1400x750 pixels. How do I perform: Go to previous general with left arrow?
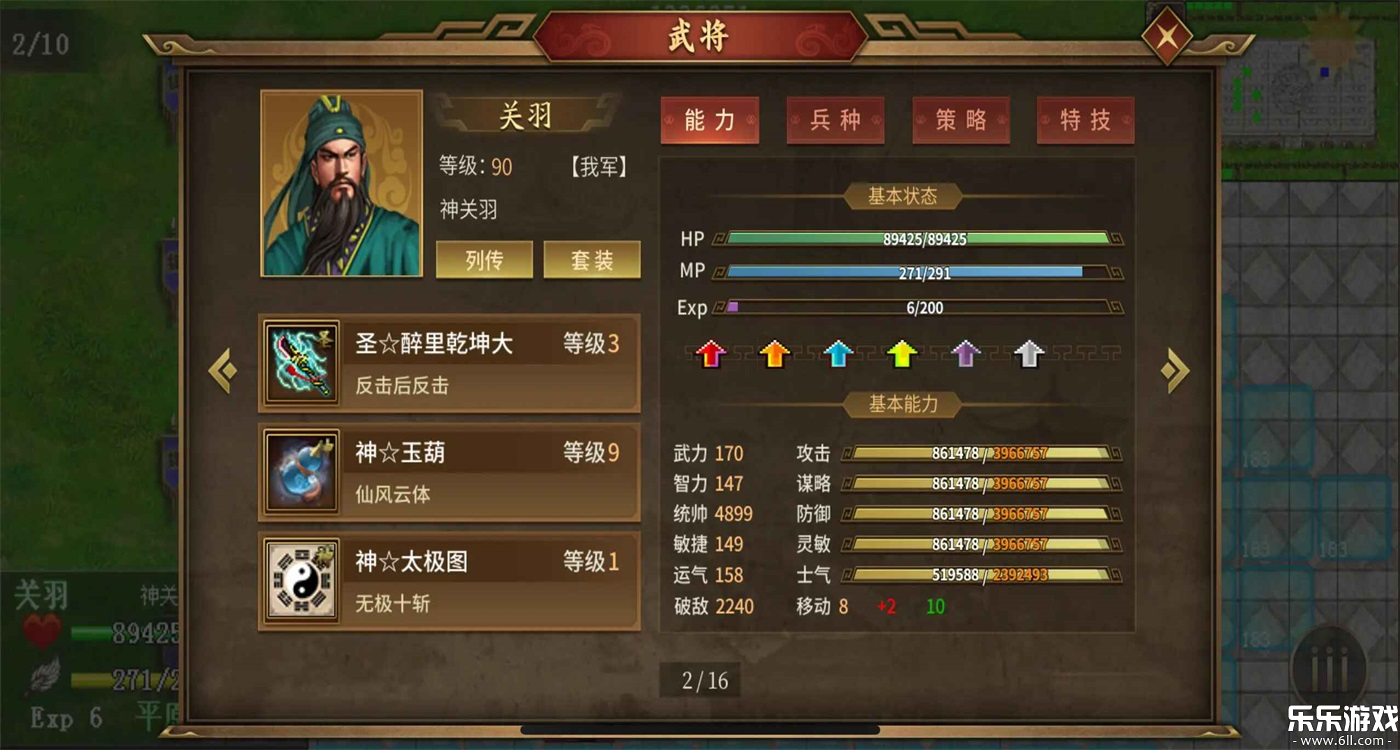click(x=222, y=370)
